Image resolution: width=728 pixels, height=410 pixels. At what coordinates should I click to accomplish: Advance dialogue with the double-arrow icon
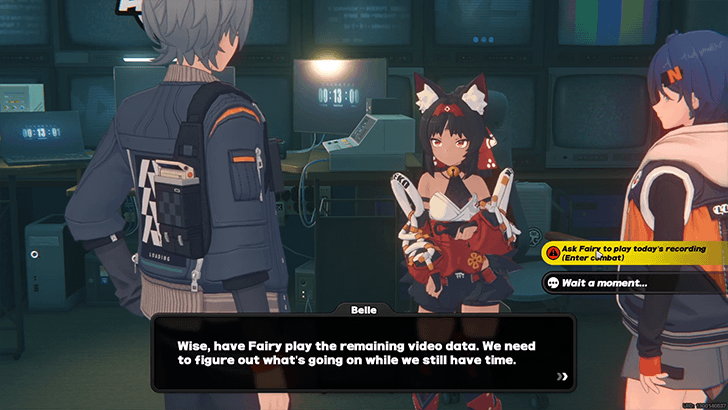point(564,376)
